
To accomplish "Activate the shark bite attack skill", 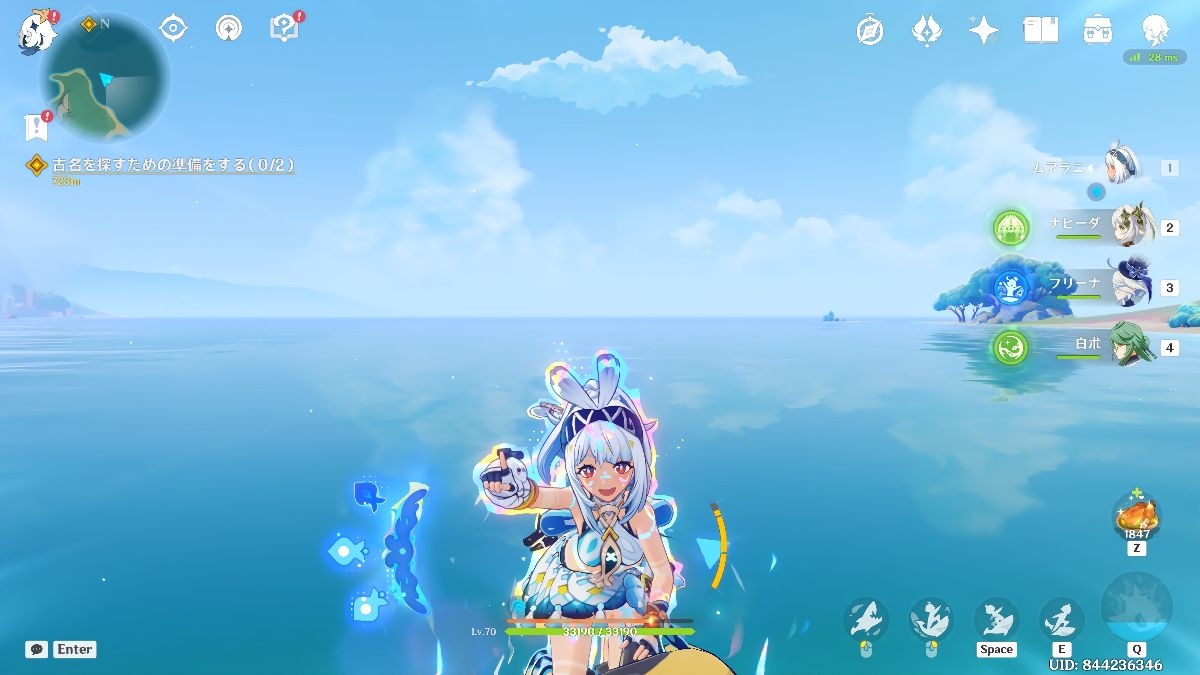I will click(1061, 619).
